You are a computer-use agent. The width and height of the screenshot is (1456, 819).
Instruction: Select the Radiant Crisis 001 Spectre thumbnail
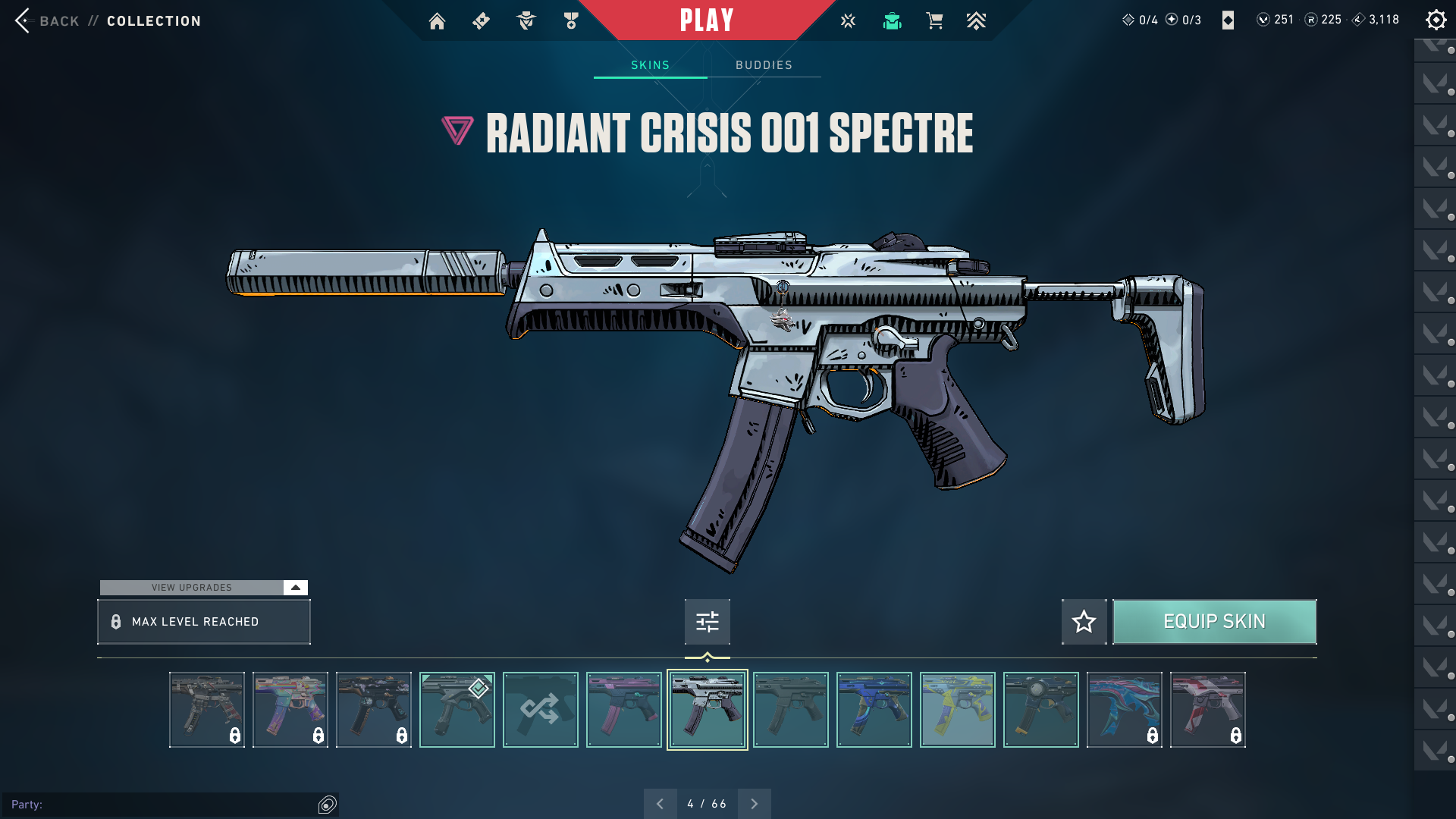(x=707, y=710)
